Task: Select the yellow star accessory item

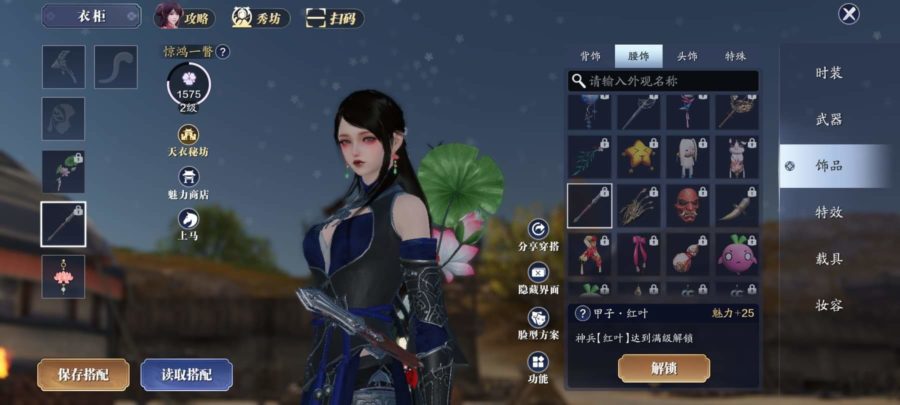Action: coord(638,157)
